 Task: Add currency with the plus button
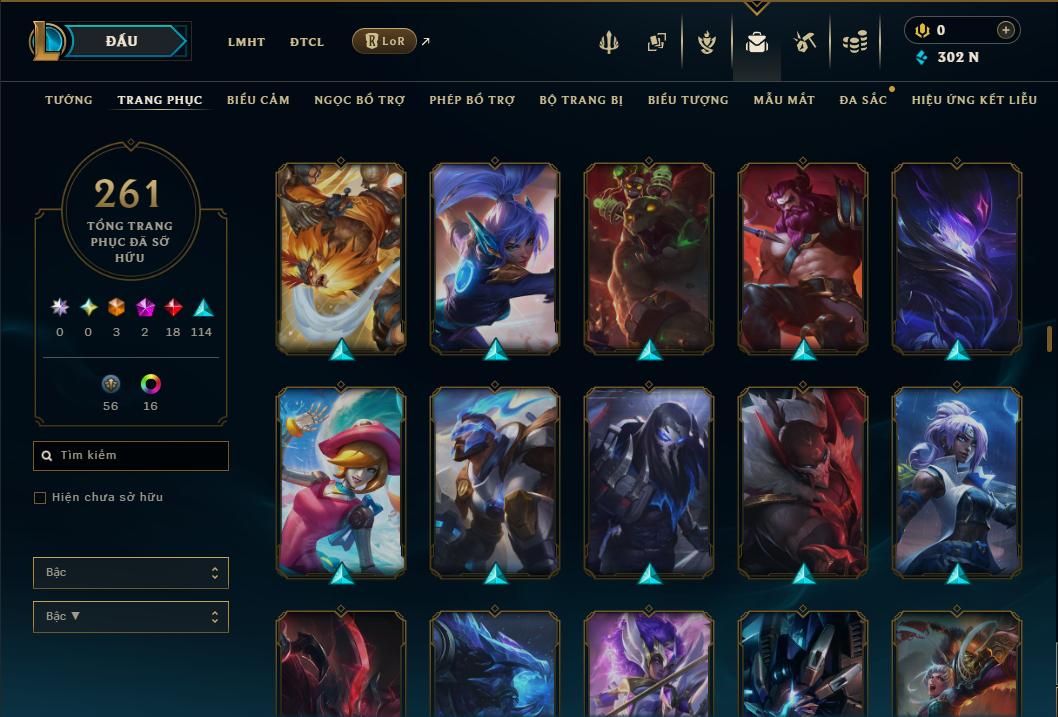point(1005,30)
